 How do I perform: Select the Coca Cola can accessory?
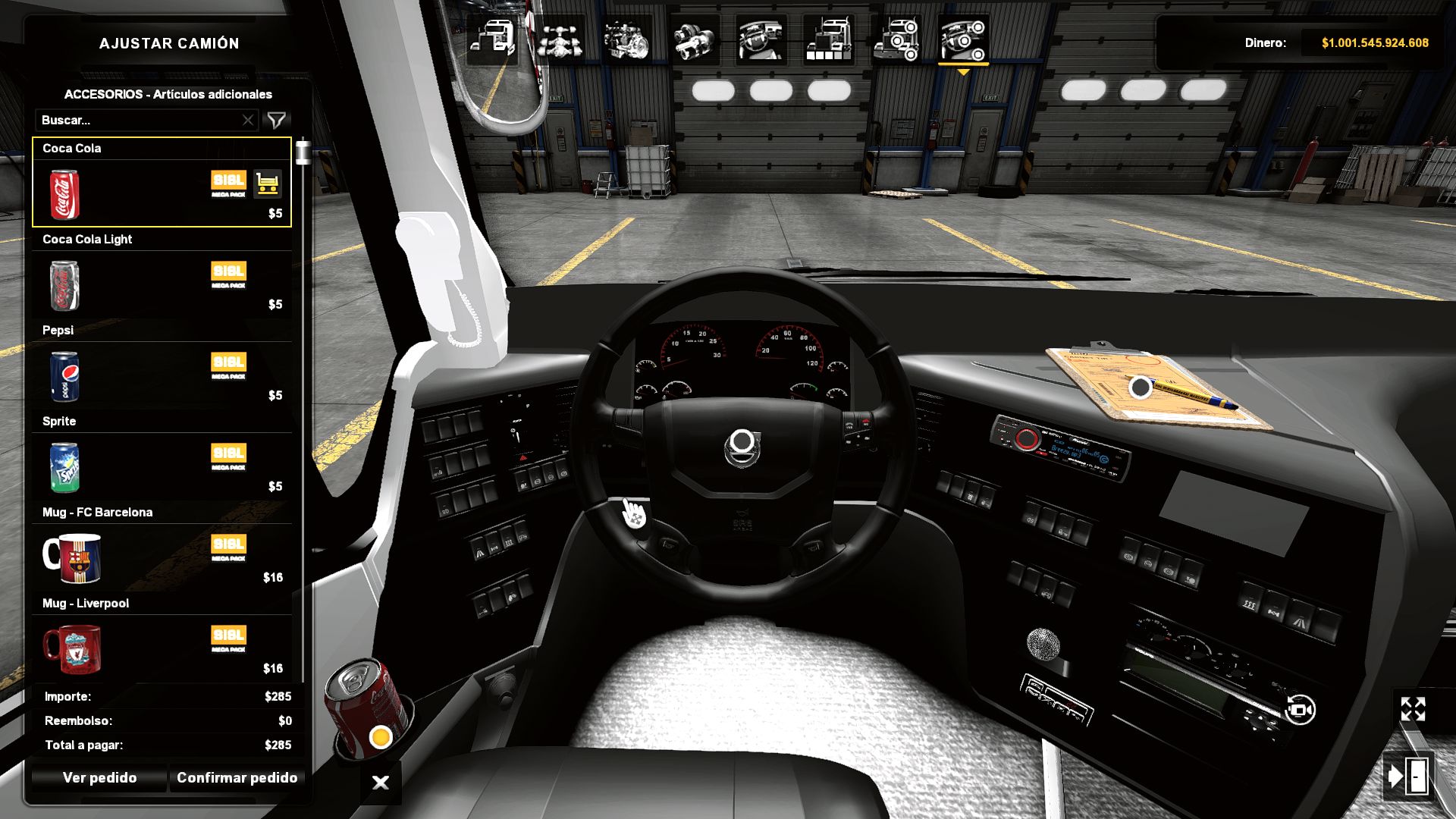click(64, 195)
